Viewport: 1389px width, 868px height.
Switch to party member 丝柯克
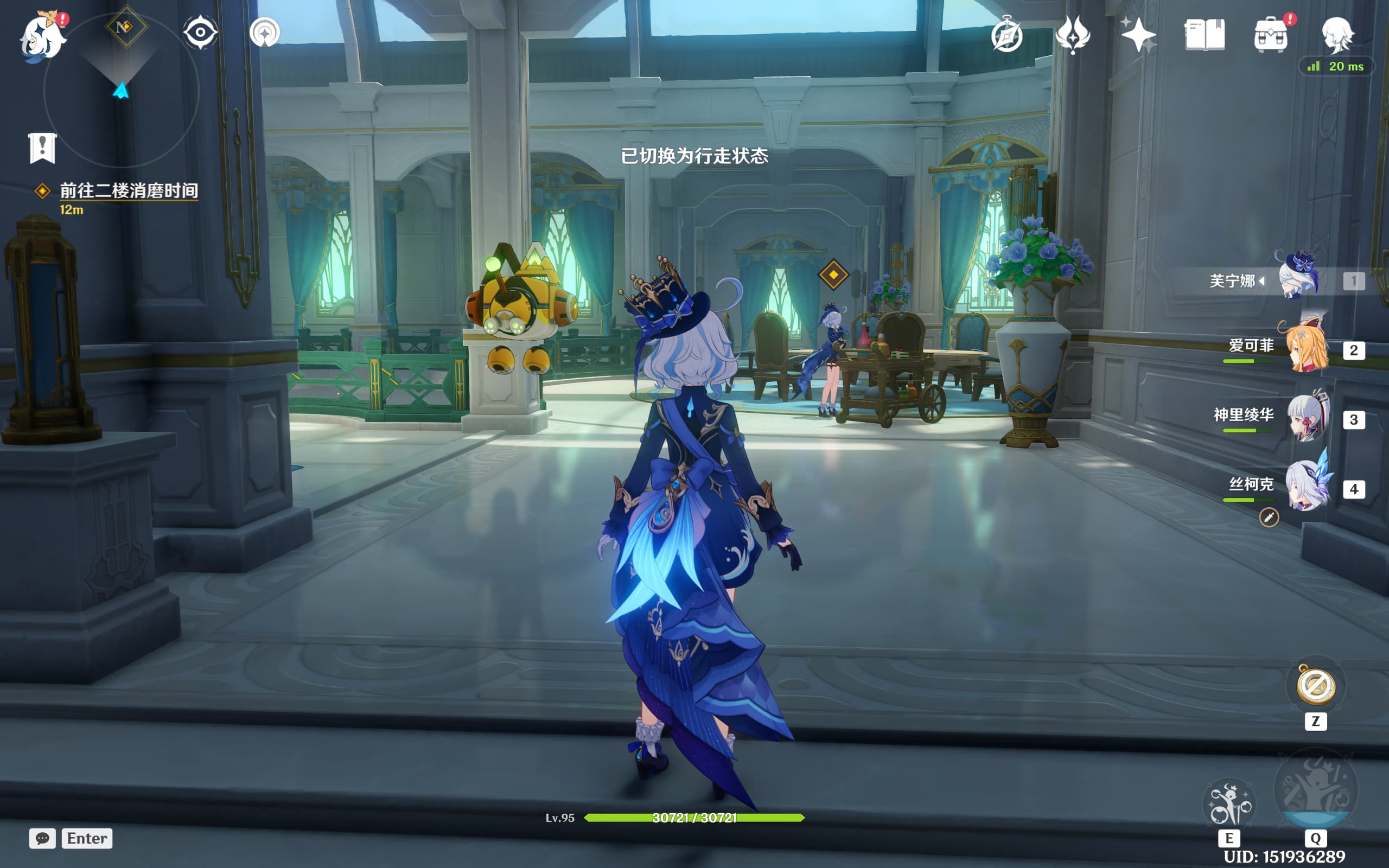[1308, 488]
